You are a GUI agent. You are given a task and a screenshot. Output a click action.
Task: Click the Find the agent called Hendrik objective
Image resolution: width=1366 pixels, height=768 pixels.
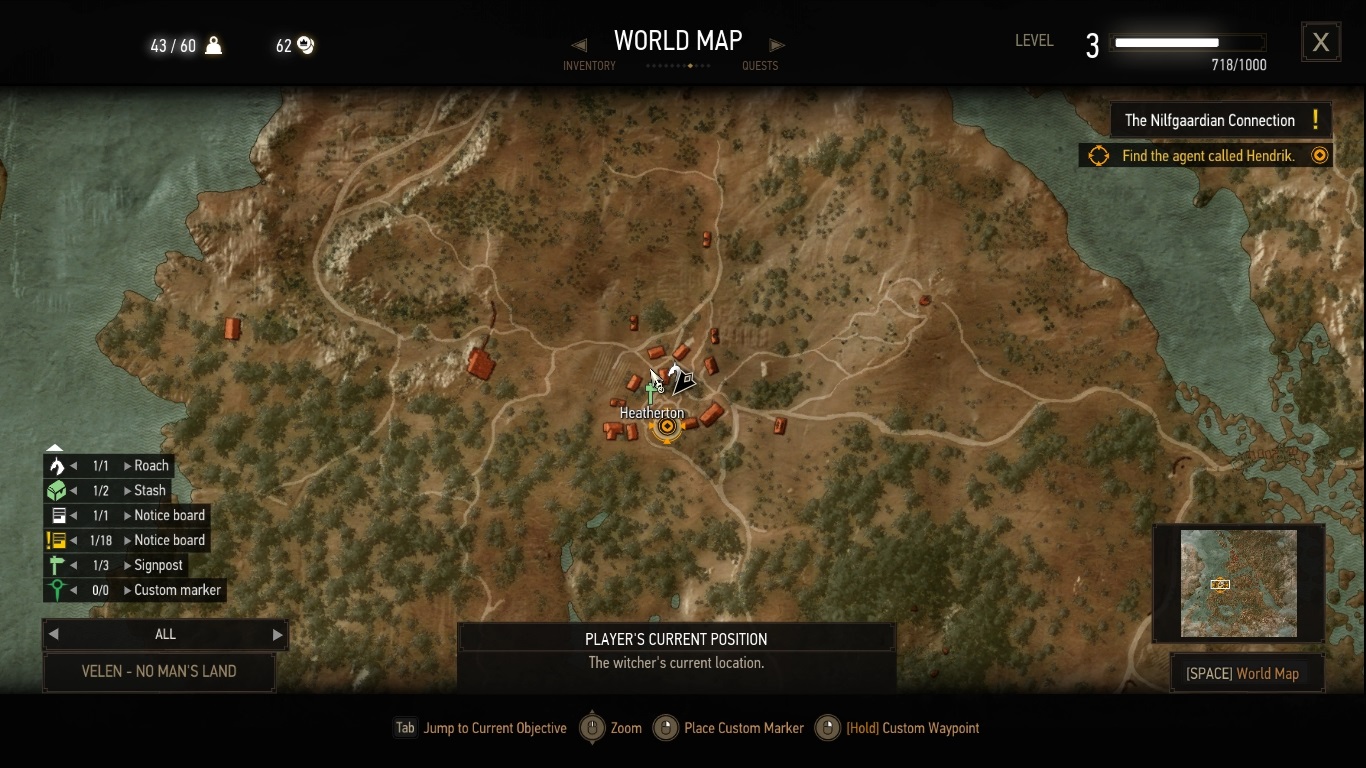tap(1207, 156)
